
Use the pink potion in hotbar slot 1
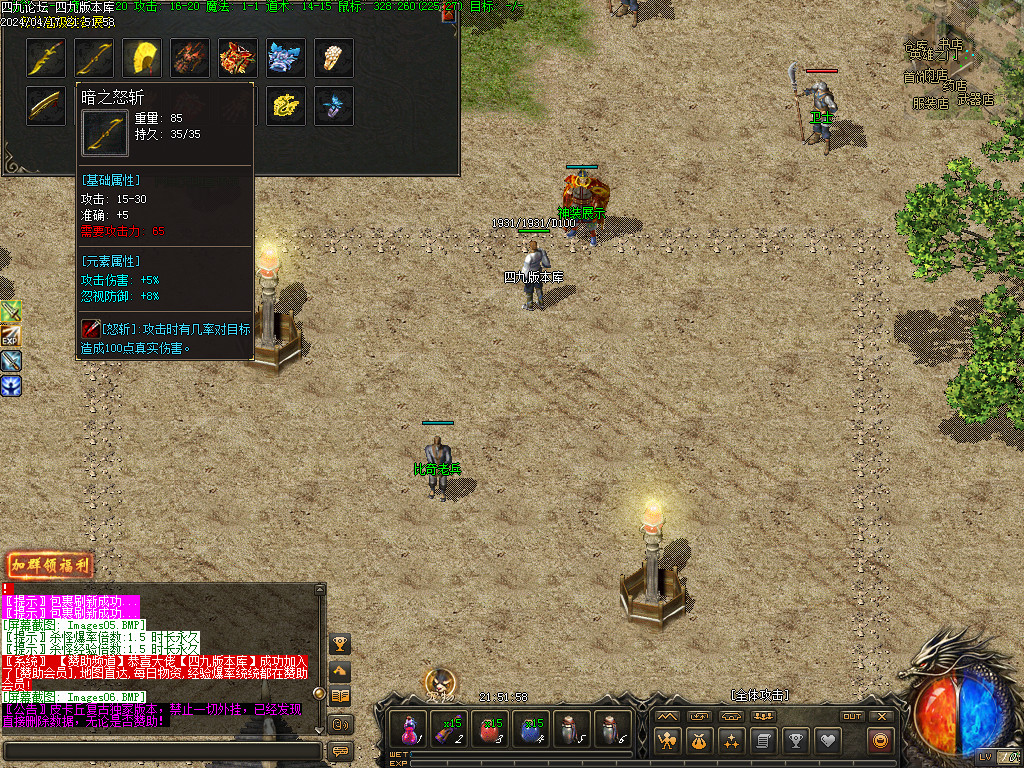(x=409, y=729)
